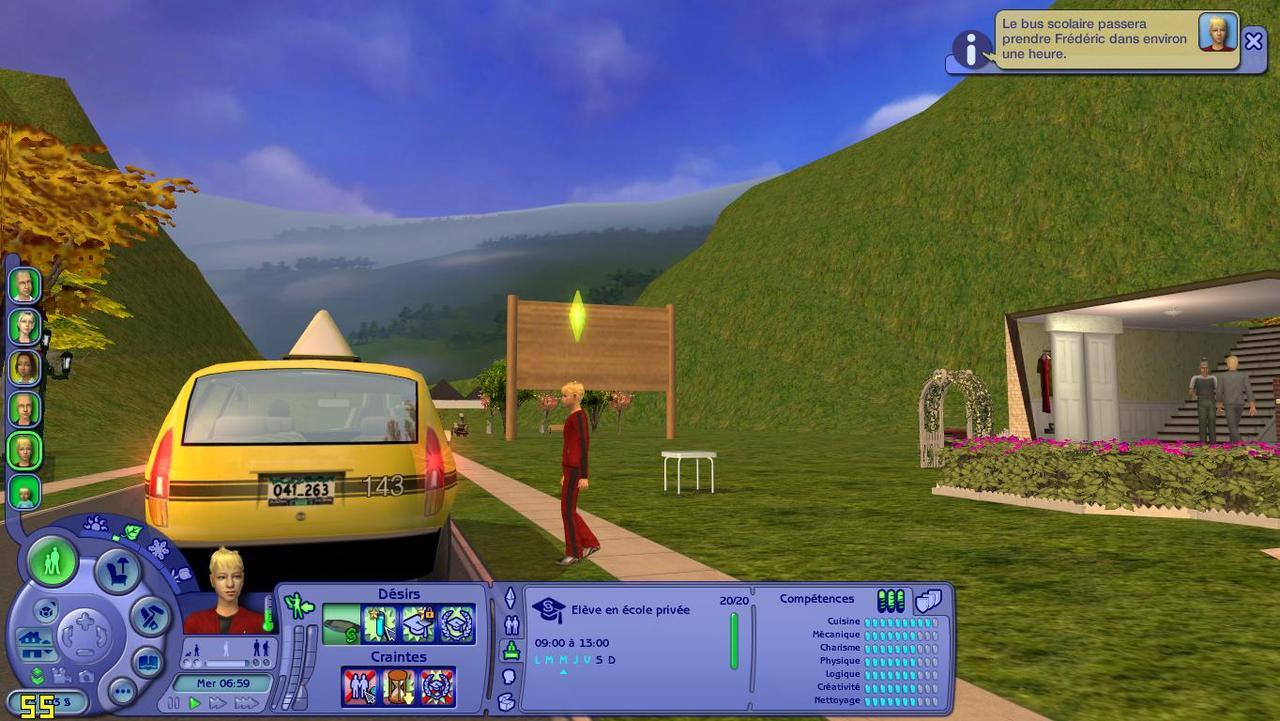Open Buy mode with the armchair button

click(117, 570)
